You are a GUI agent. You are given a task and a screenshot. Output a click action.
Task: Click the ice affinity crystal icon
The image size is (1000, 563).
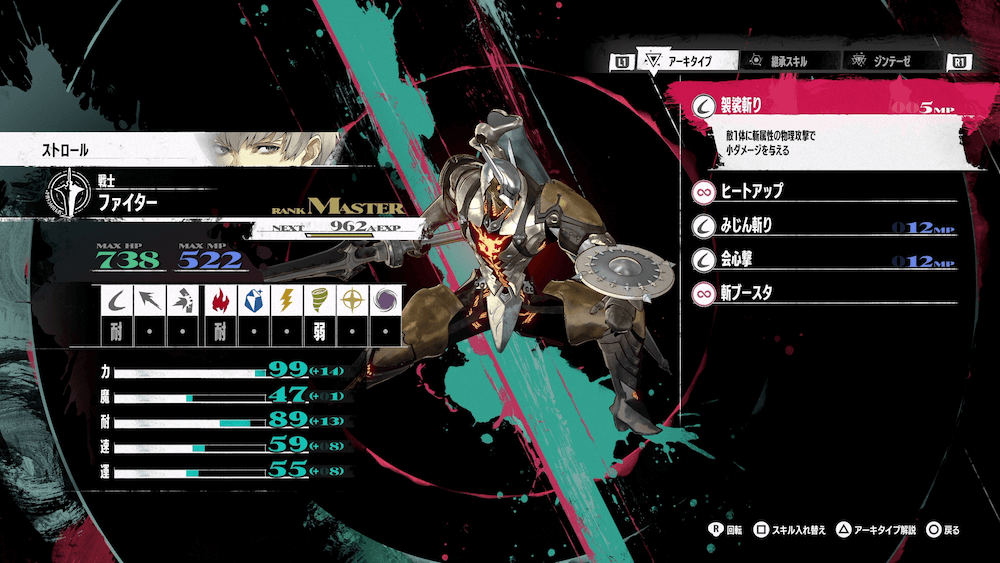click(253, 300)
